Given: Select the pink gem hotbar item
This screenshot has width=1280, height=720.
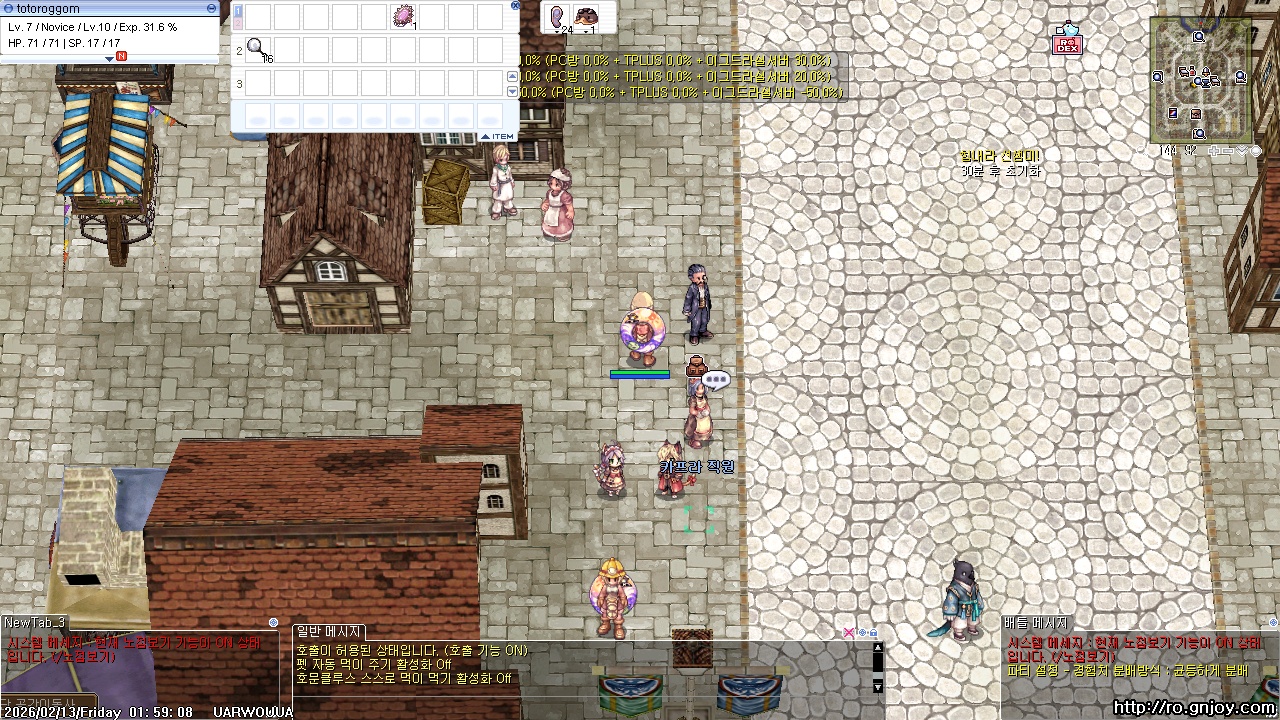Looking at the screenshot, I should coord(404,16).
